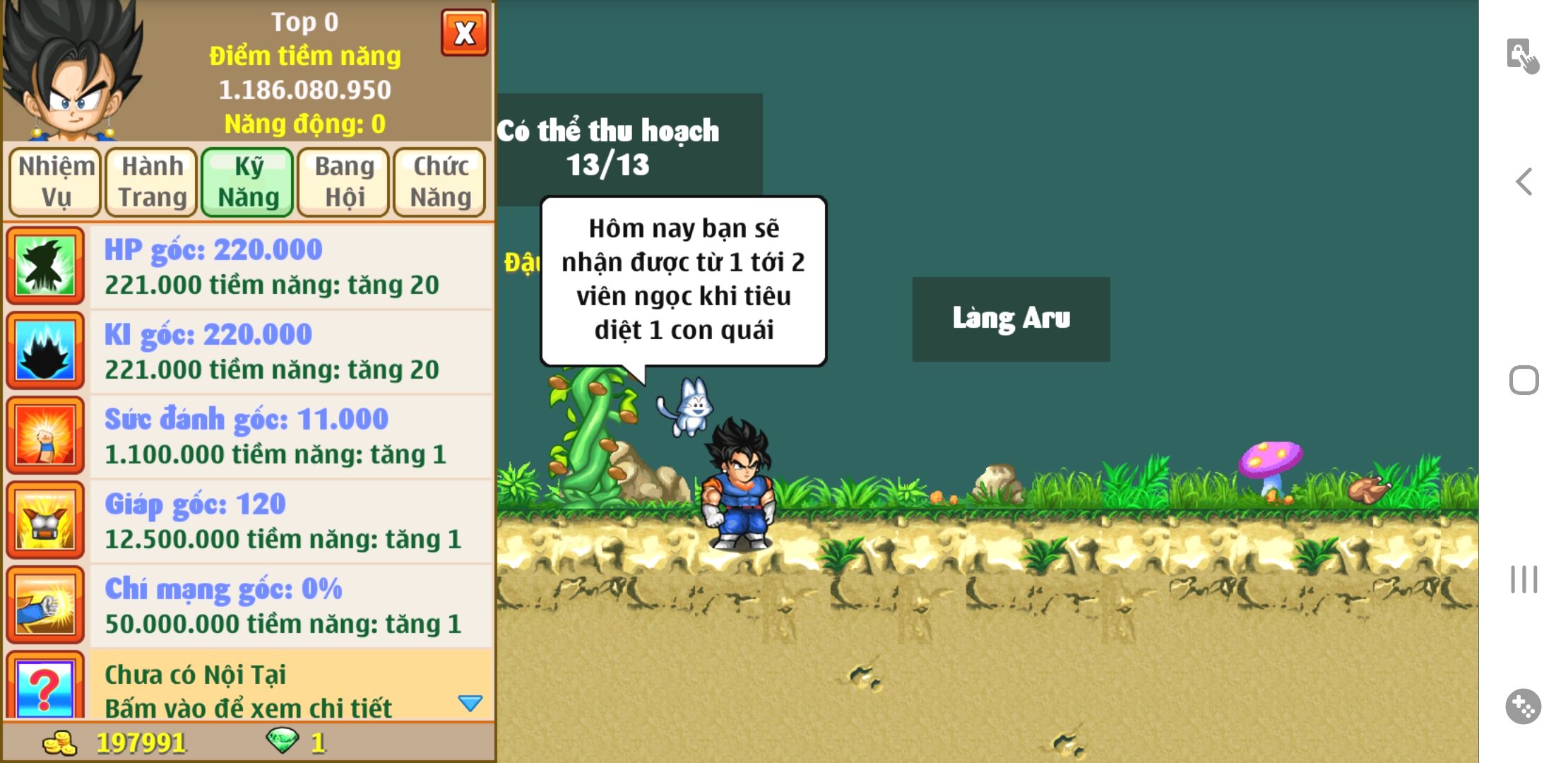1568x763 pixels.
Task: Show the Bang Hội tab
Action: (x=343, y=182)
